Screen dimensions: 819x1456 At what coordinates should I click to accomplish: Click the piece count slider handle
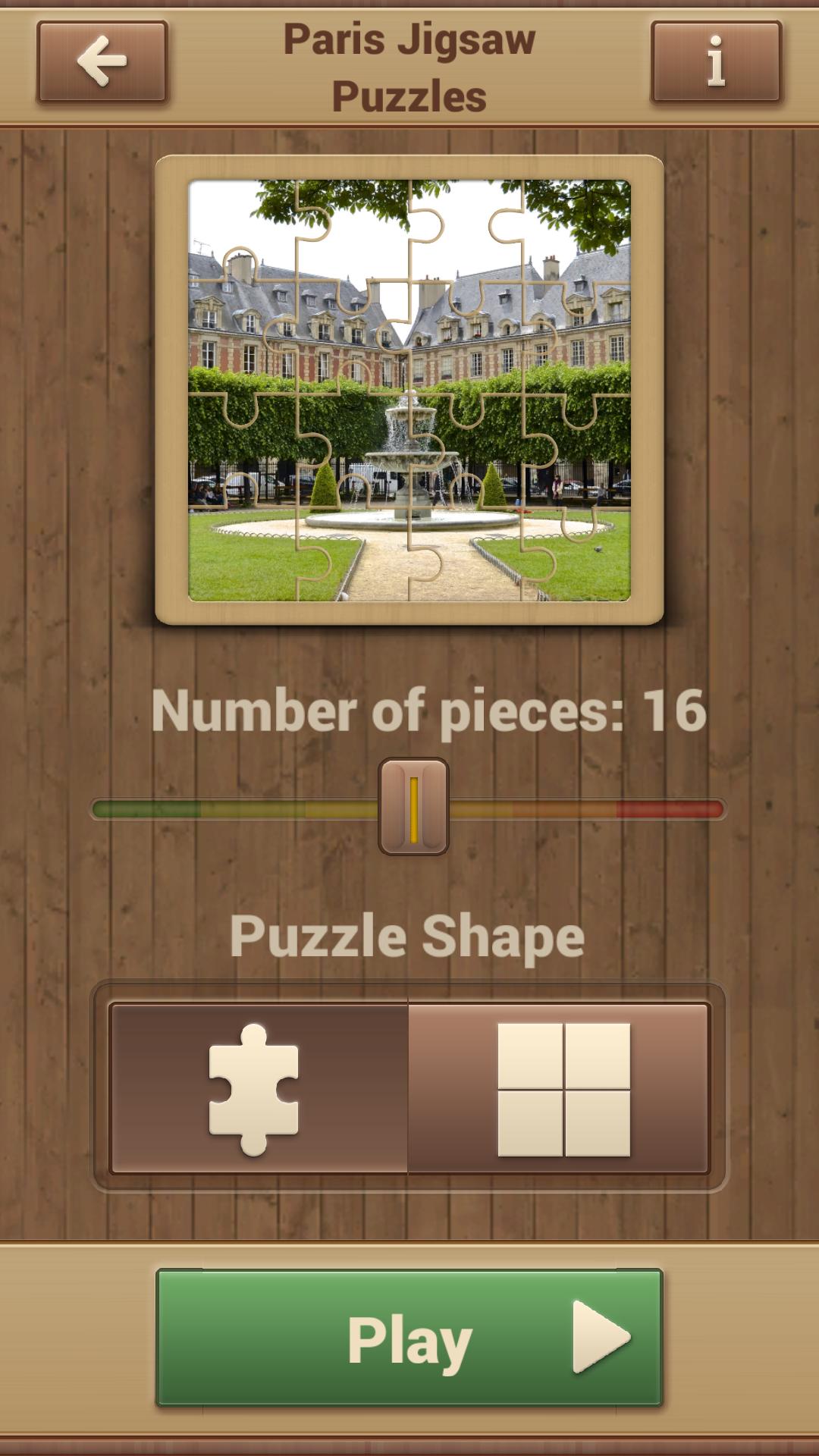click(413, 807)
